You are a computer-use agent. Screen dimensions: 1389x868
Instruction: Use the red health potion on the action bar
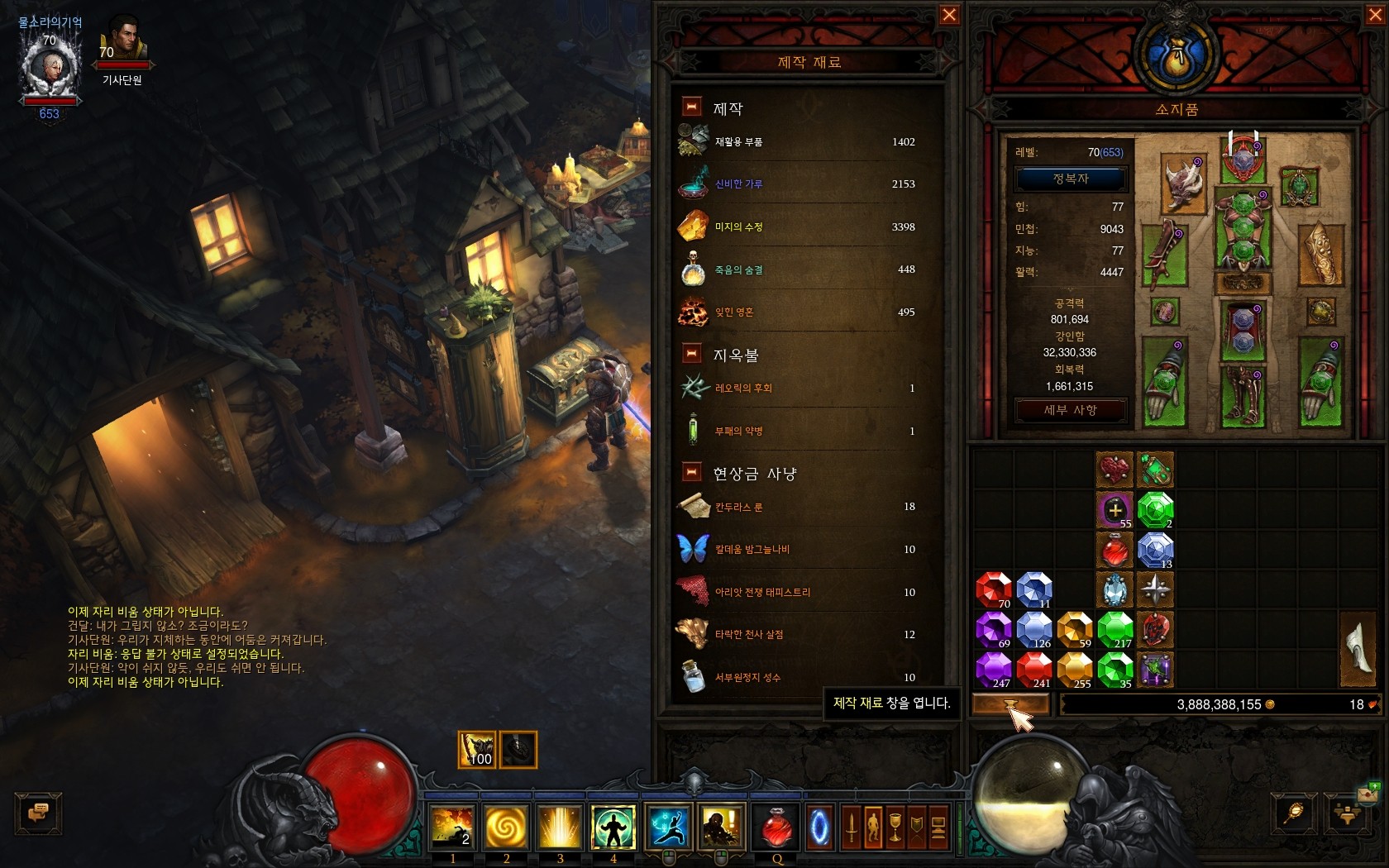tap(776, 827)
